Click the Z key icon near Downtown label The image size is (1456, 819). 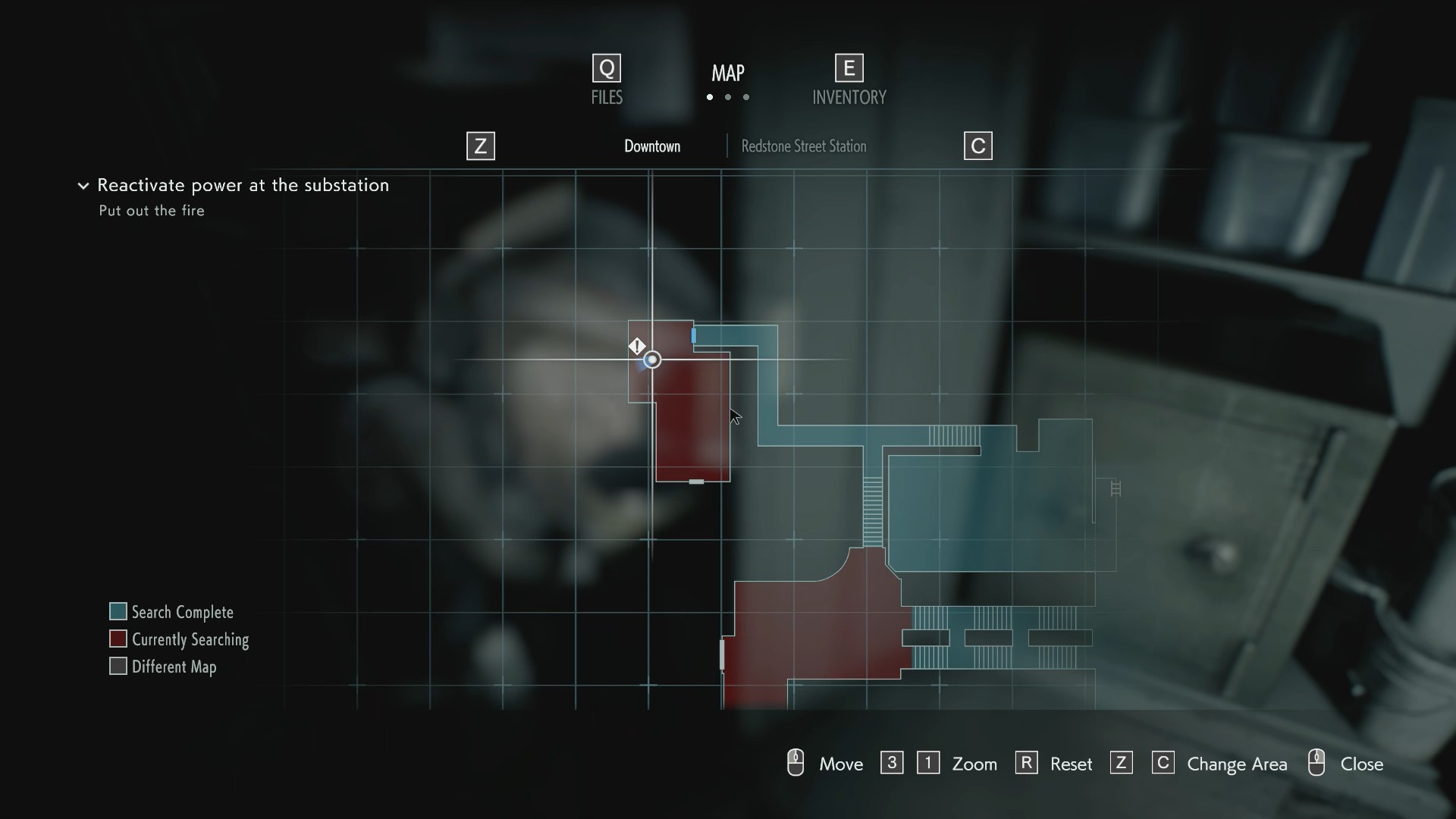479,146
